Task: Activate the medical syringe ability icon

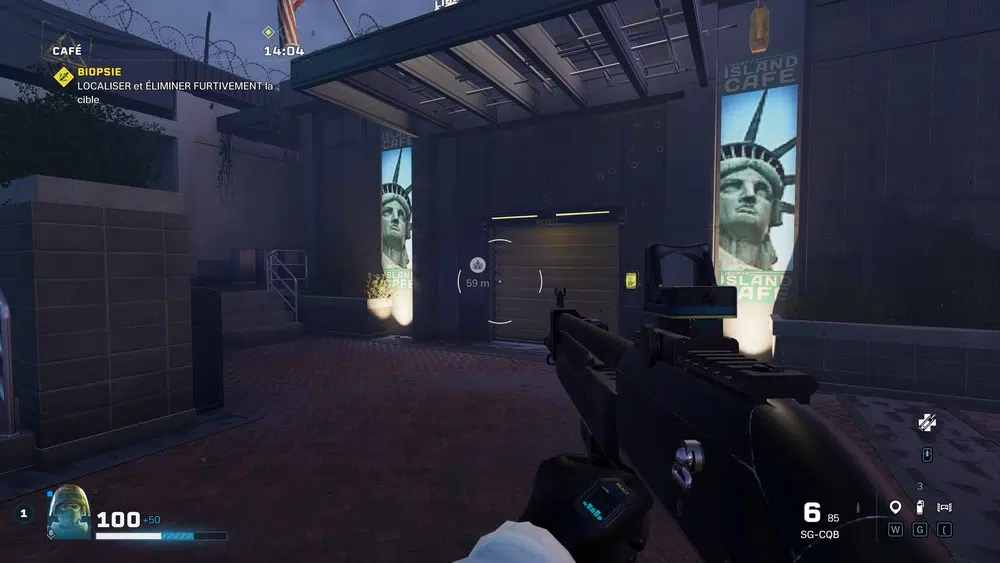Action: point(927,423)
